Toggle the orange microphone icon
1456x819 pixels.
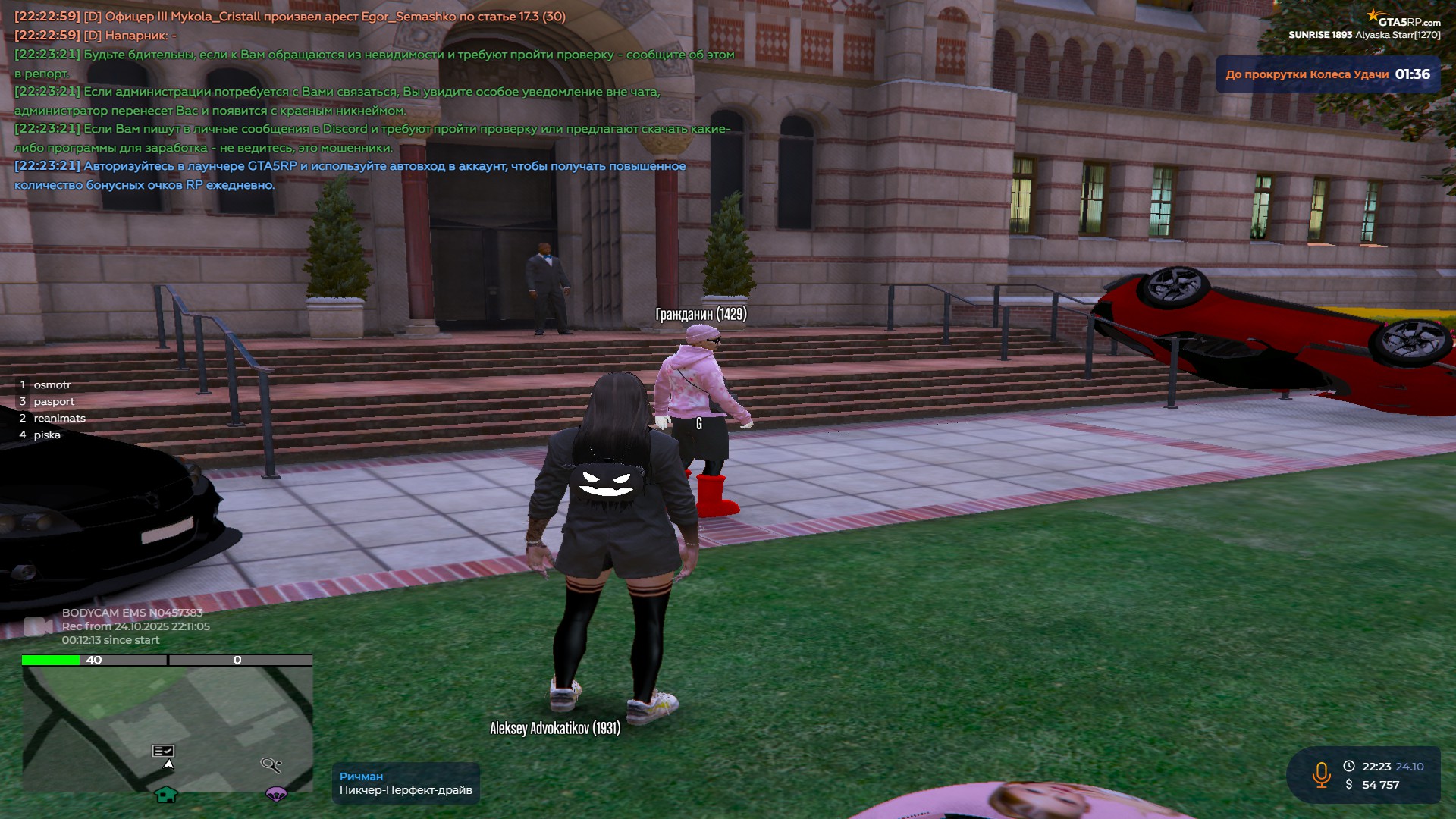coord(1321,775)
